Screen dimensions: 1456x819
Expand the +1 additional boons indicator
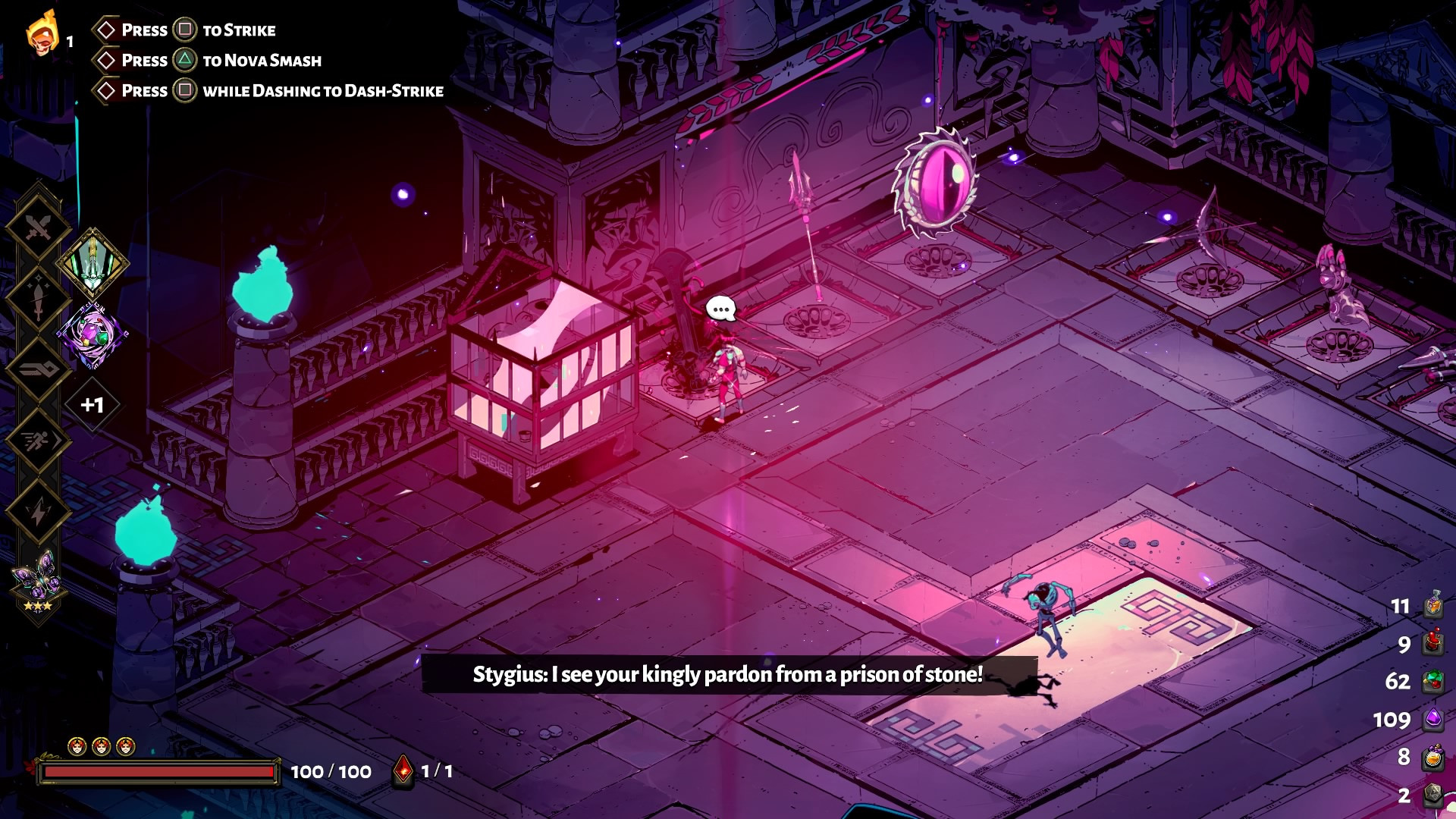(93, 405)
